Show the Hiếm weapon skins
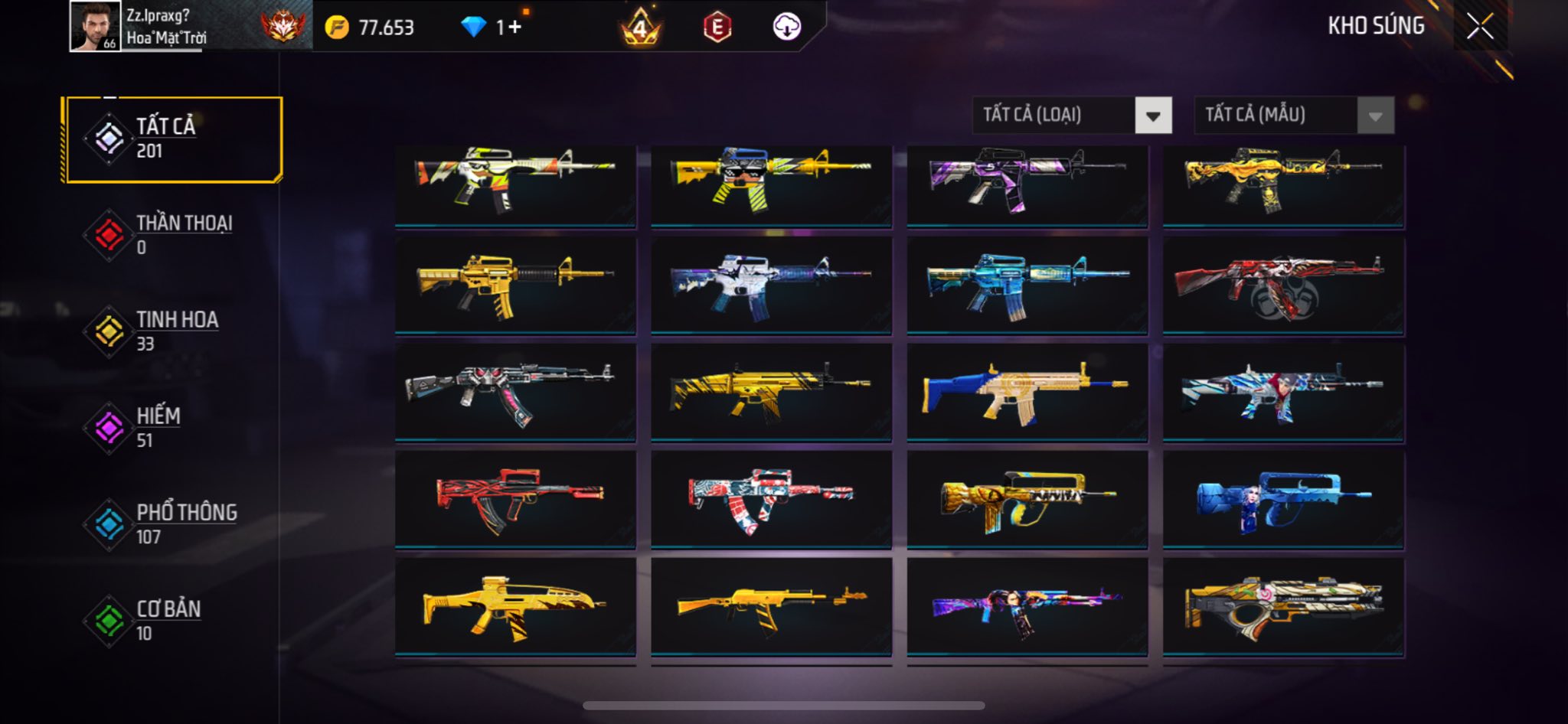1568x724 pixels. (175, 428)
